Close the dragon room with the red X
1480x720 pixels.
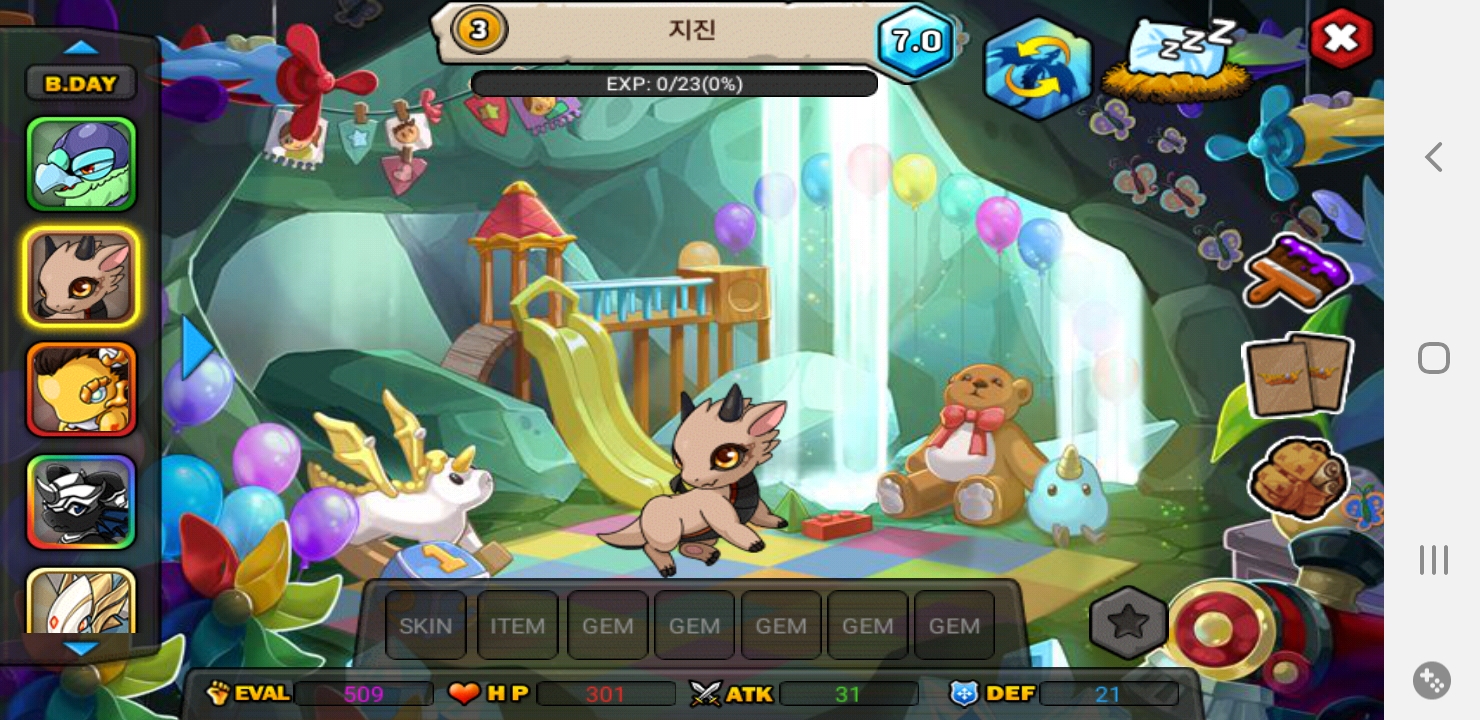tap(1340, 39)
